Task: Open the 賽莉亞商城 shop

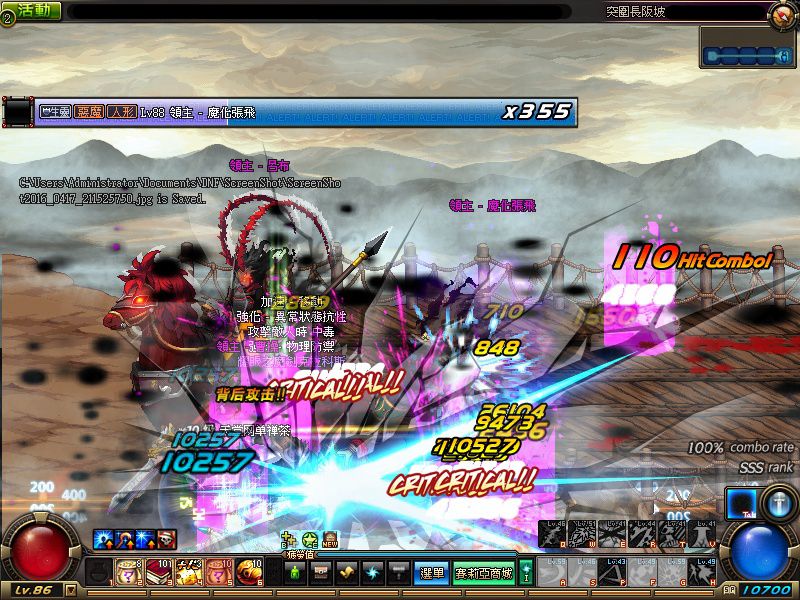Action: pyautogui.click(x=484, y=573)
